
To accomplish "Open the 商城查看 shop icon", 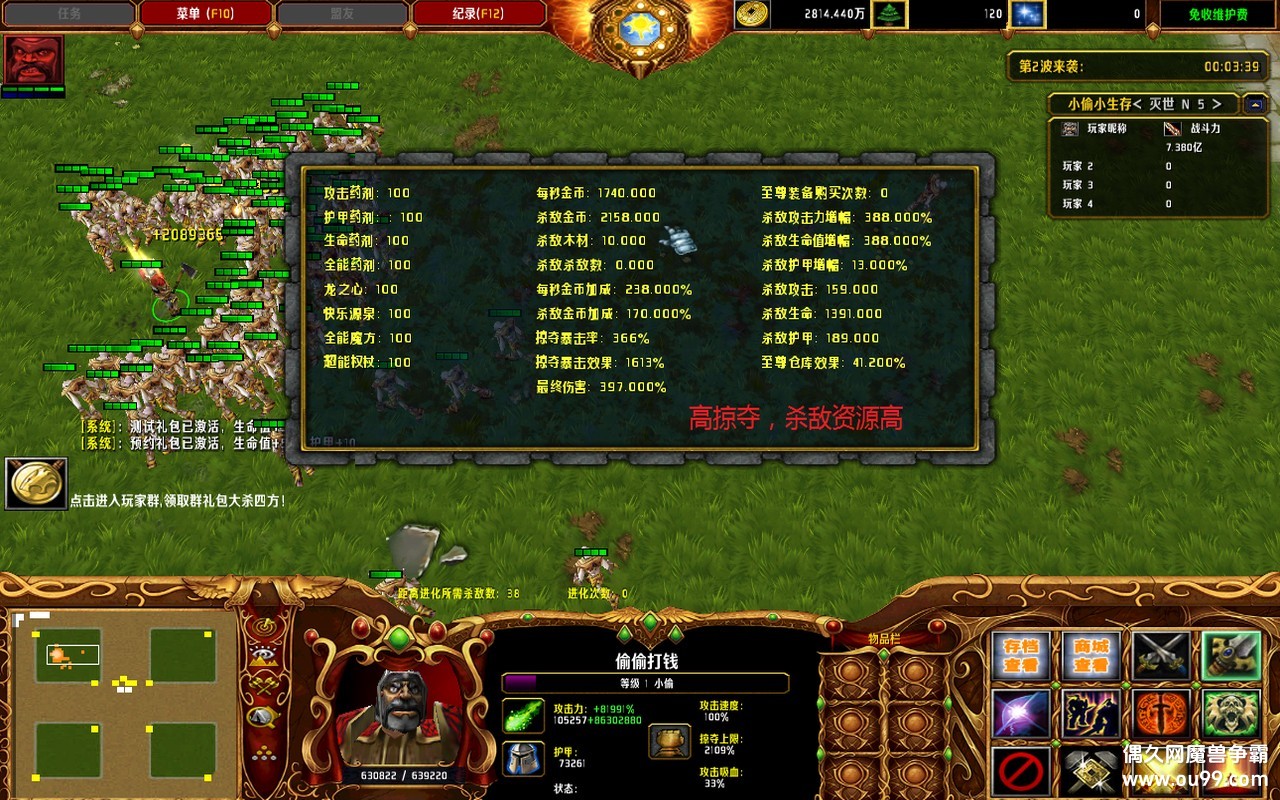I will (1092, 655).
